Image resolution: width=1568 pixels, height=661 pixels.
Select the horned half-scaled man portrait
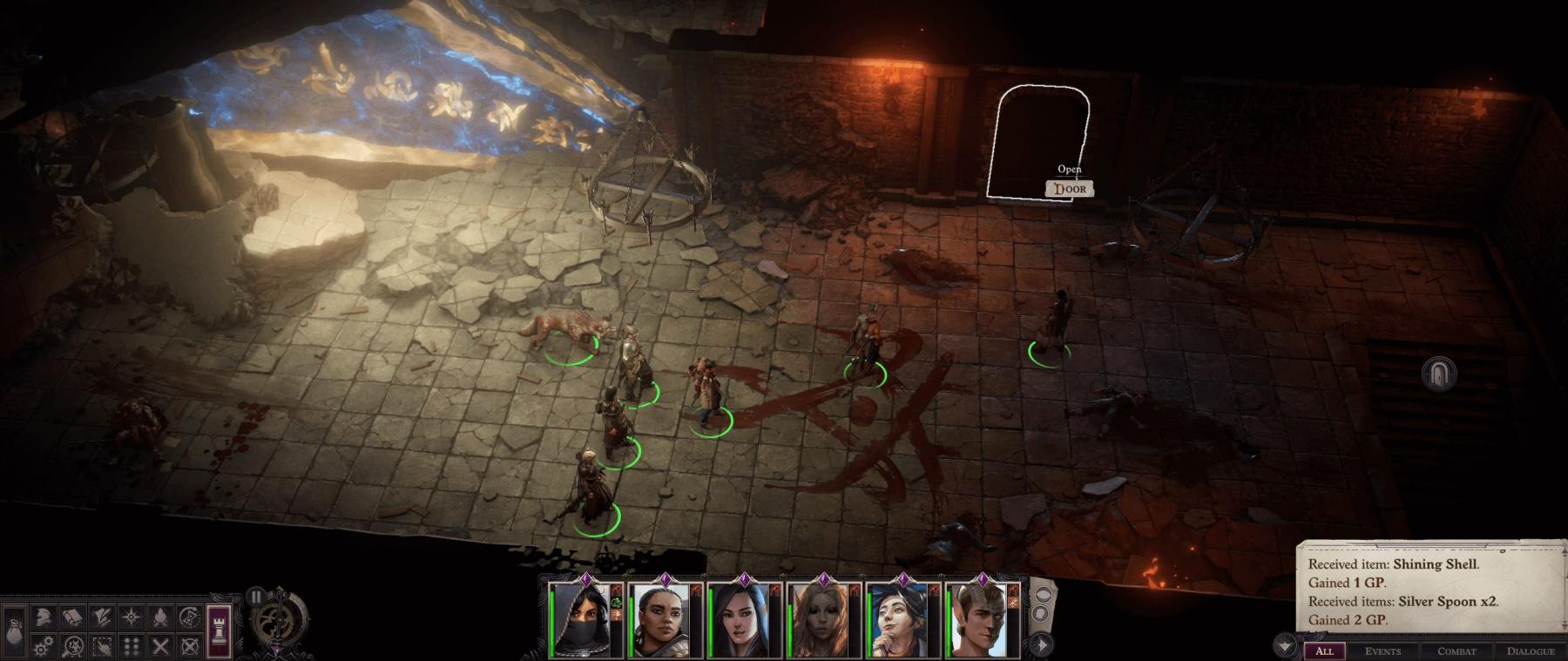tap(982, 621)
